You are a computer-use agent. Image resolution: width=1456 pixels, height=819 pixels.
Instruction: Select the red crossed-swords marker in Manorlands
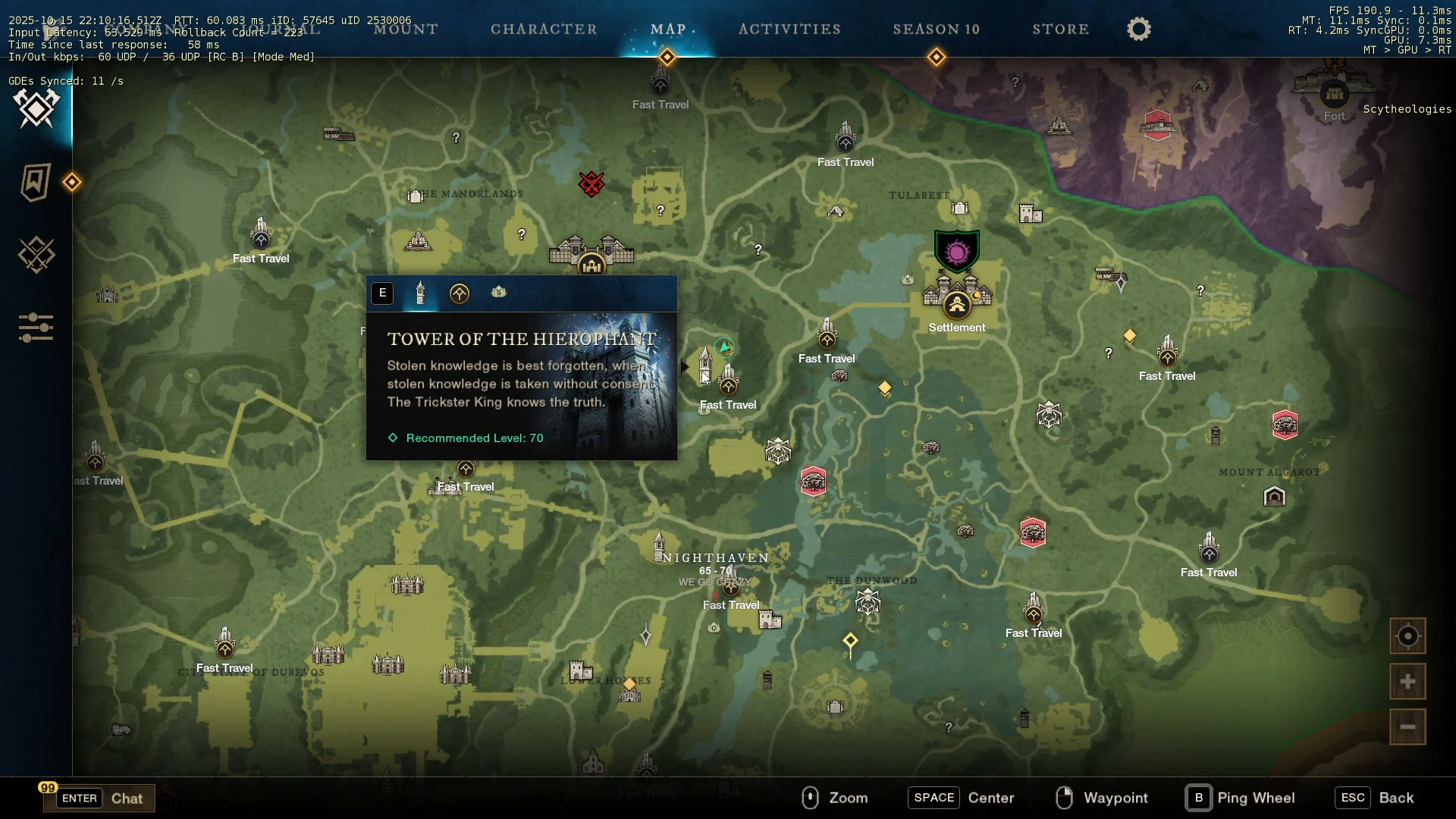(x=591, y=184)
